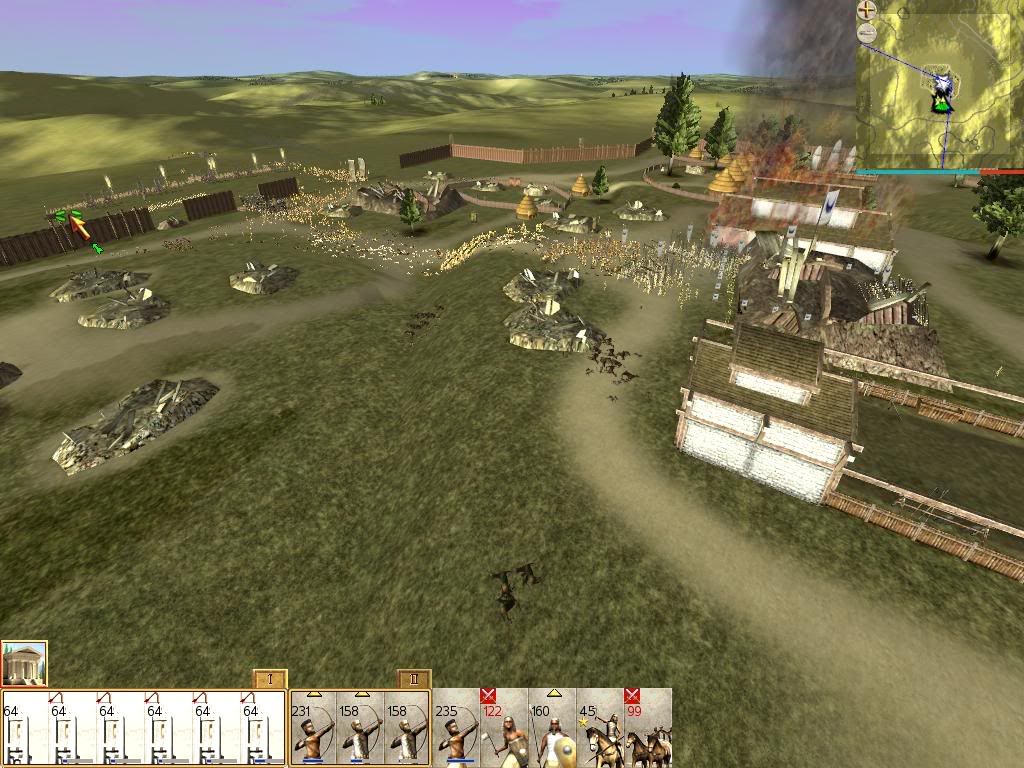
Task: Select the routing cavalry card with 99 men
Action: click(x=647, y=729)
